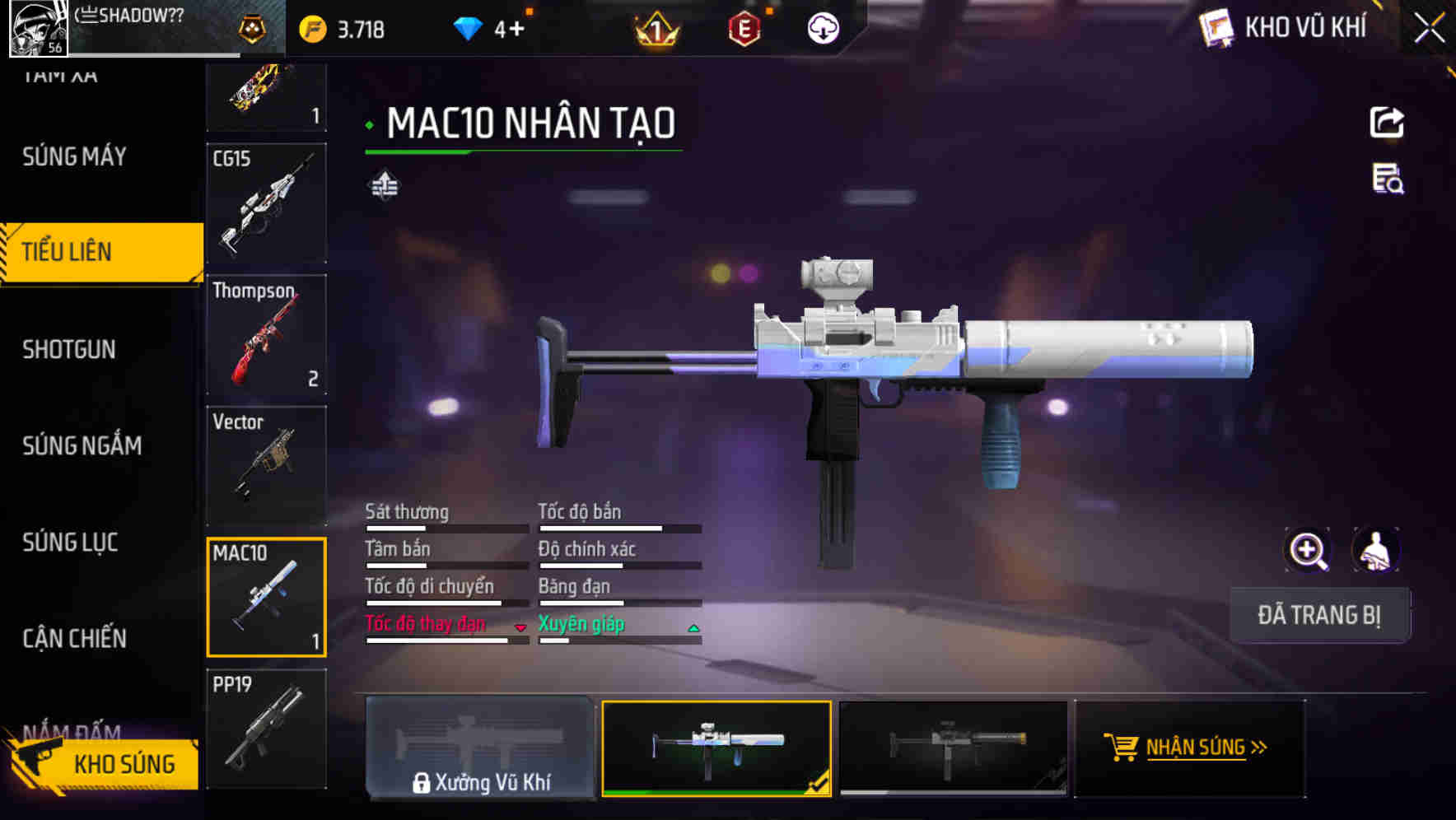Zoom in with the magnifier plus icon
The width and height of the screenshot is (1456, 820).
tap(1307, 550)
